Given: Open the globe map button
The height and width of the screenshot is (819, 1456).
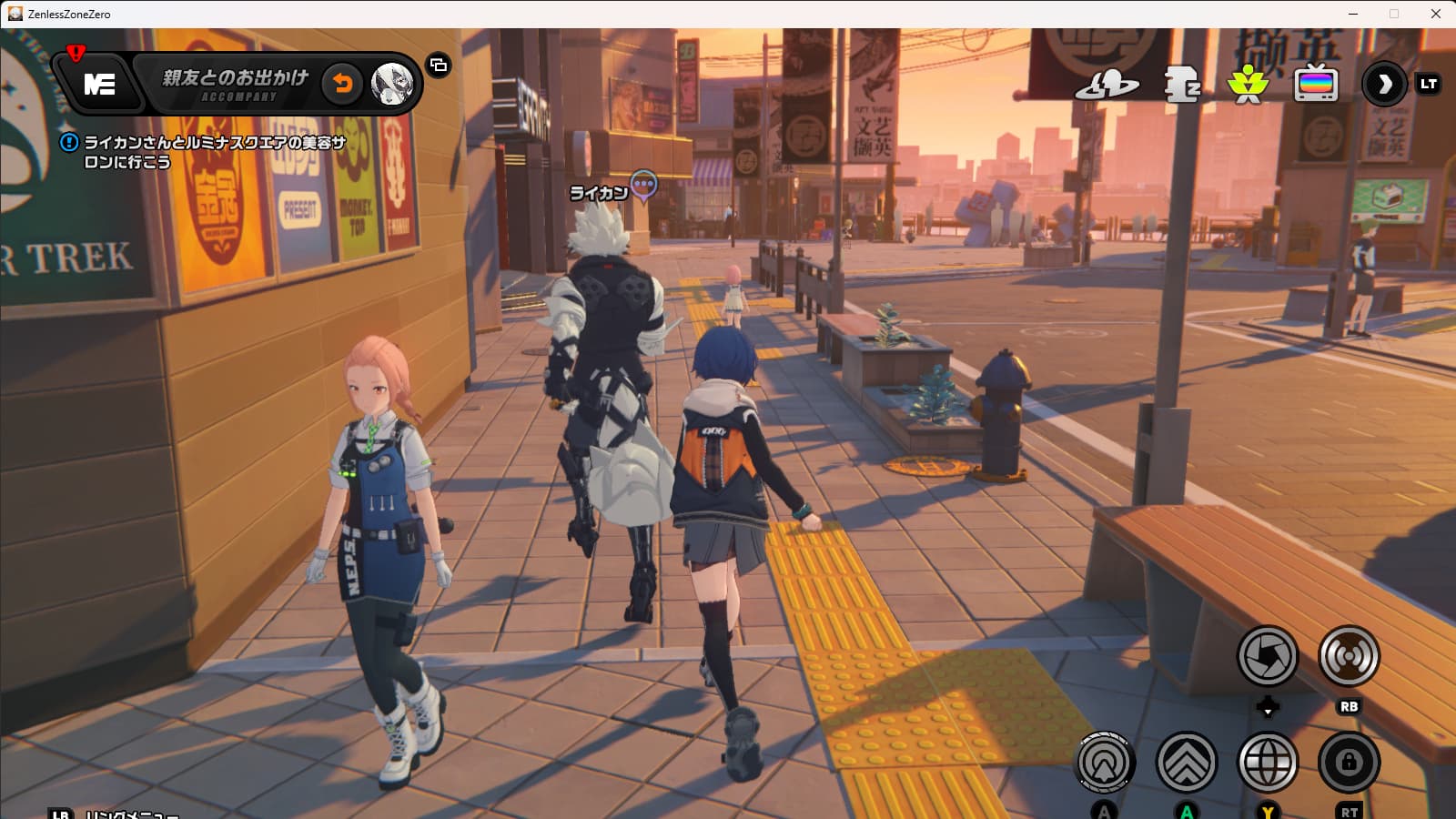Looking at the screenshot, I should 1268,762.
